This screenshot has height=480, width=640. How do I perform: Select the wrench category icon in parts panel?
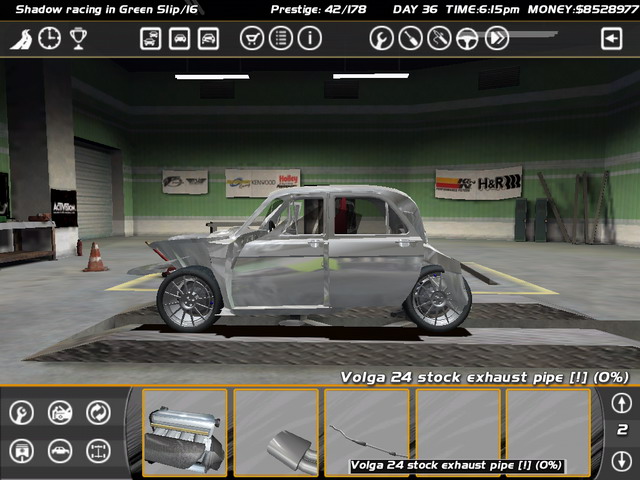tap(22, 412)
